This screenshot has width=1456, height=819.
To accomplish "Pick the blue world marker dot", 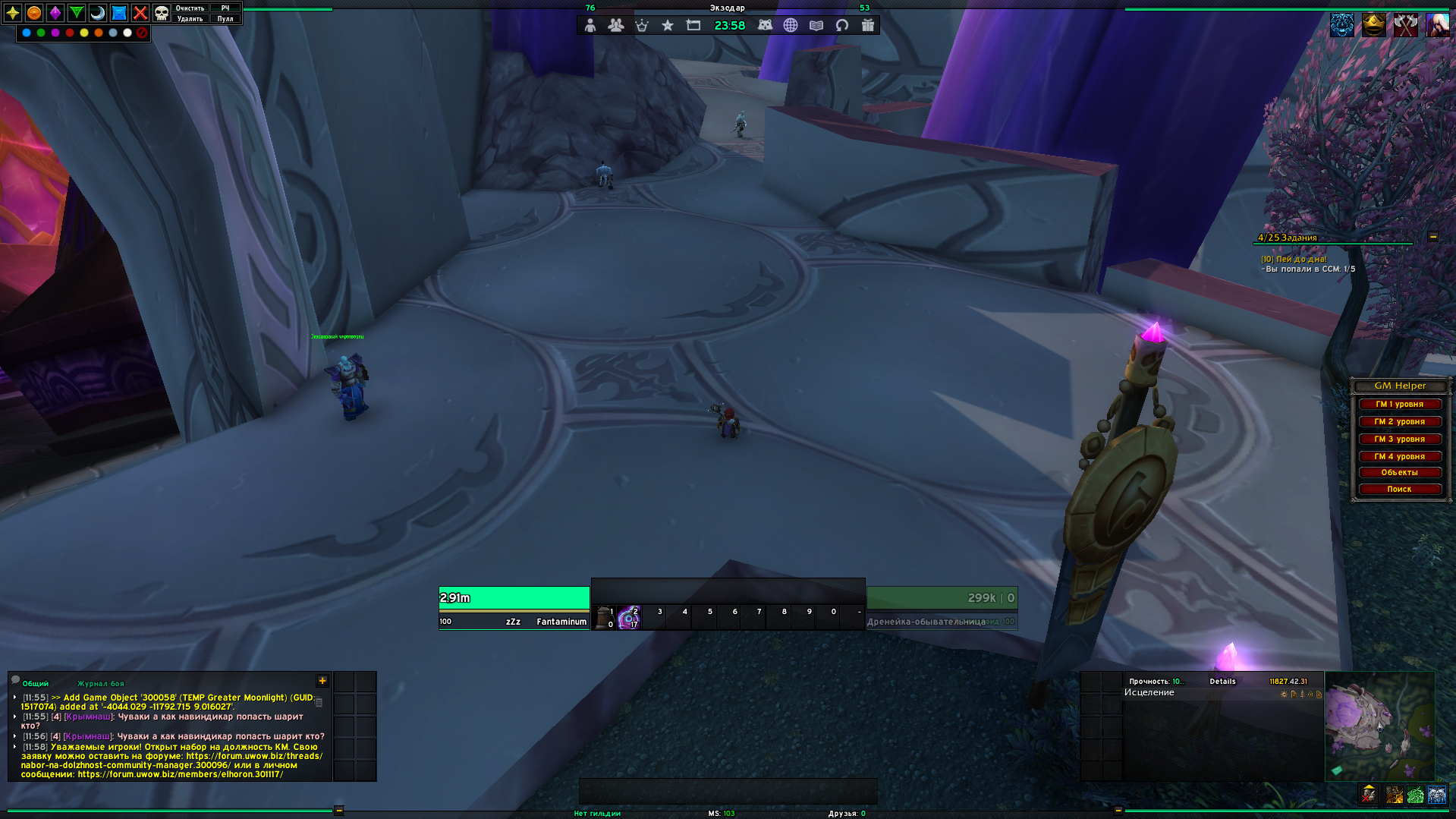I will 27,33.
